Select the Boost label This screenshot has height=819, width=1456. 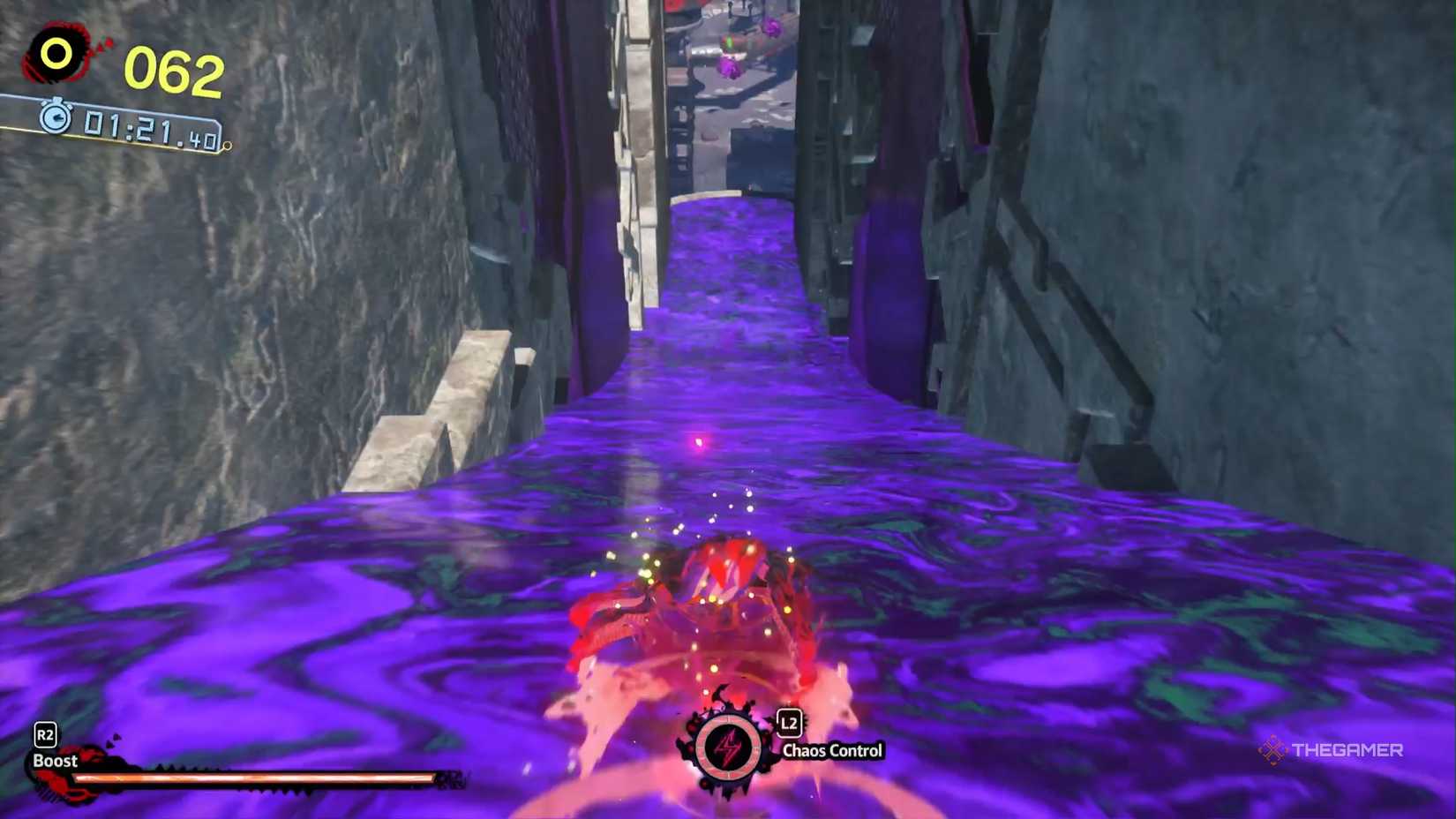click(x=55, y=760)
